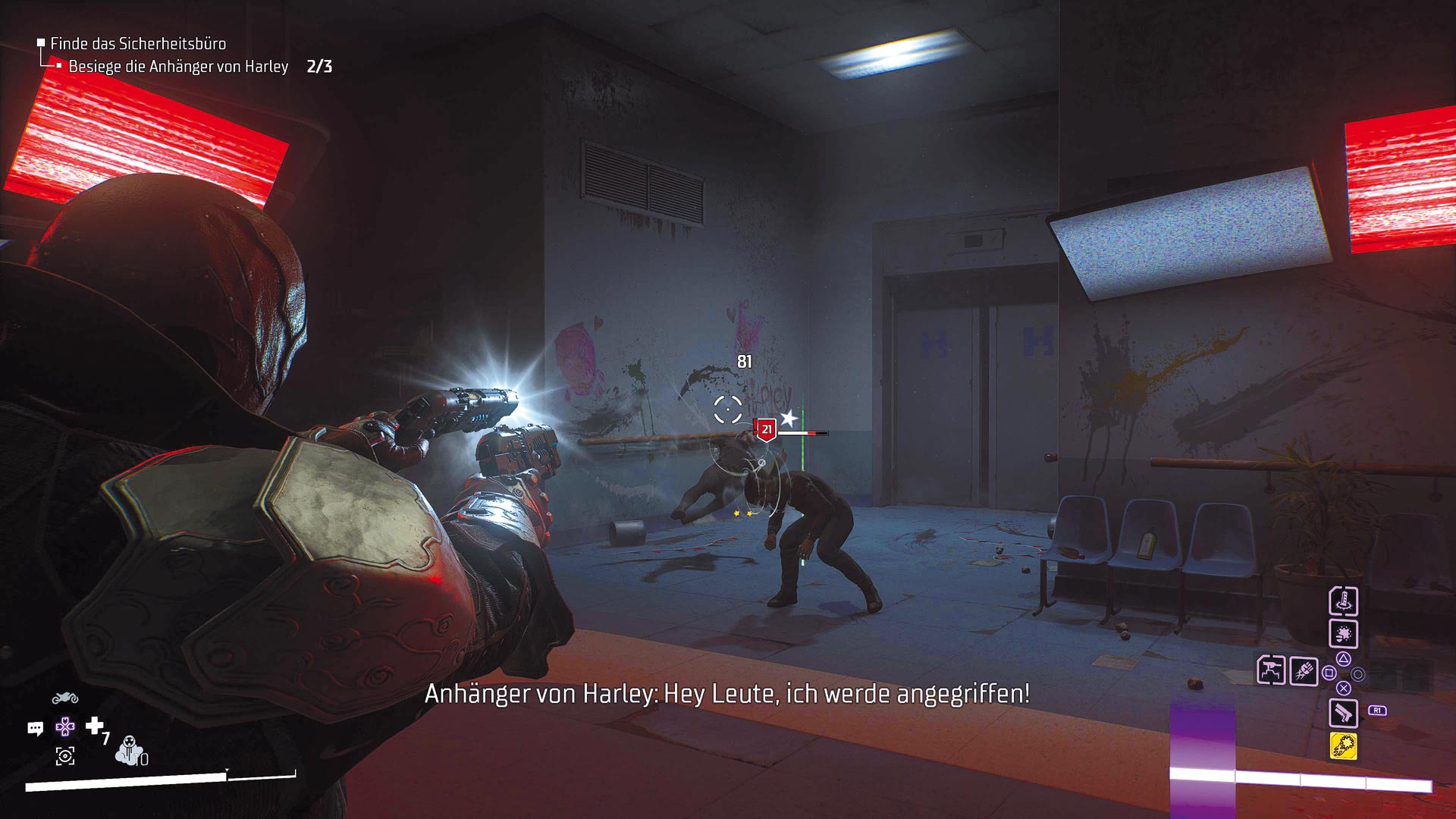This screenshot has height=819, width=1456.
Task: Activate the AR scan eye icon
Action: pos(65,756)
